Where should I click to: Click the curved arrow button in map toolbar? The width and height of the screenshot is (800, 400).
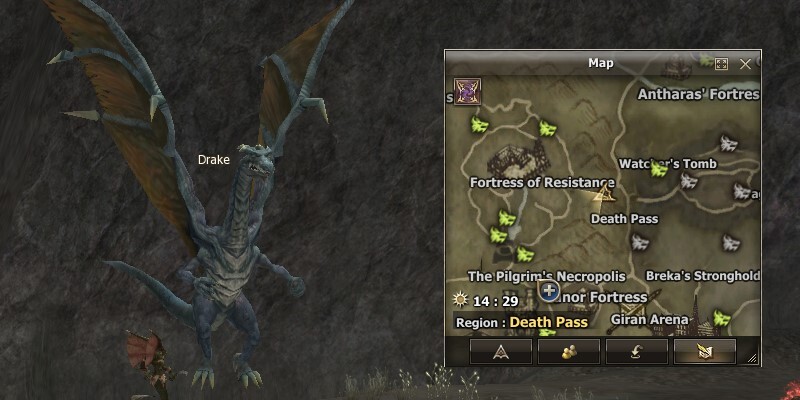pos(637,351)
